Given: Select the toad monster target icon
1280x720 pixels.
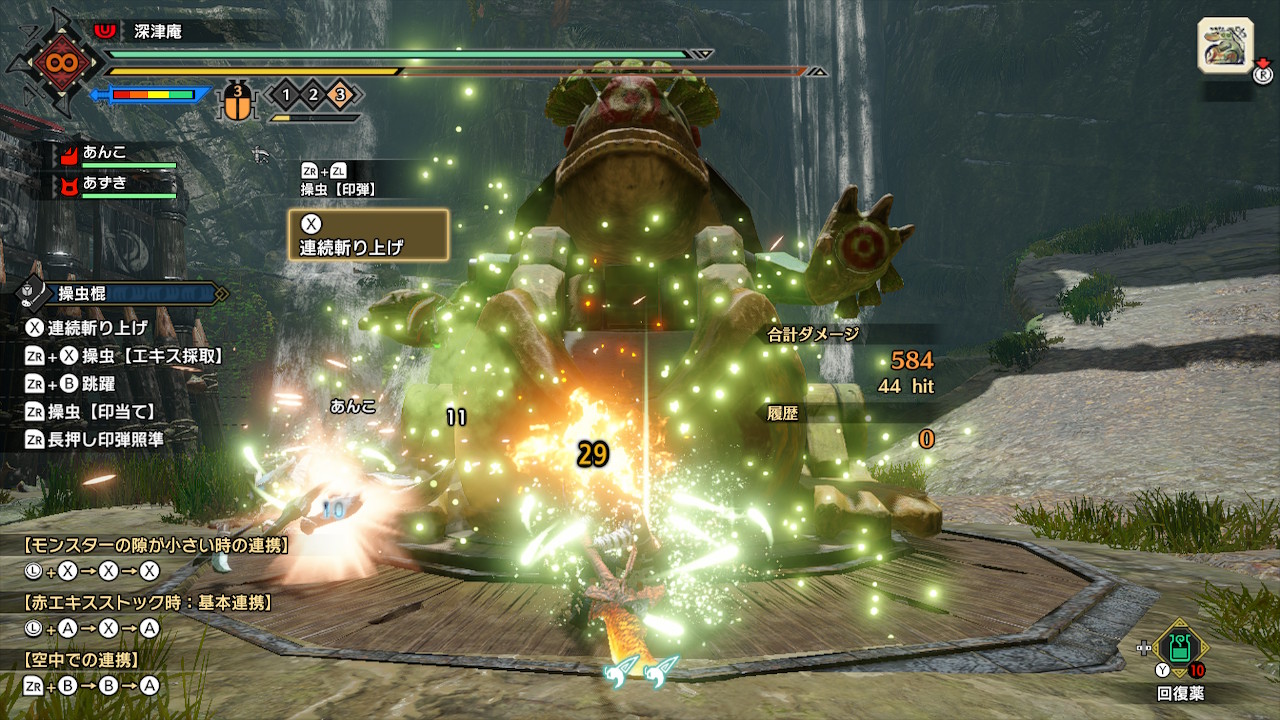Looking at the screenshot, I should pyautogui.click(x=1225, y=46).
